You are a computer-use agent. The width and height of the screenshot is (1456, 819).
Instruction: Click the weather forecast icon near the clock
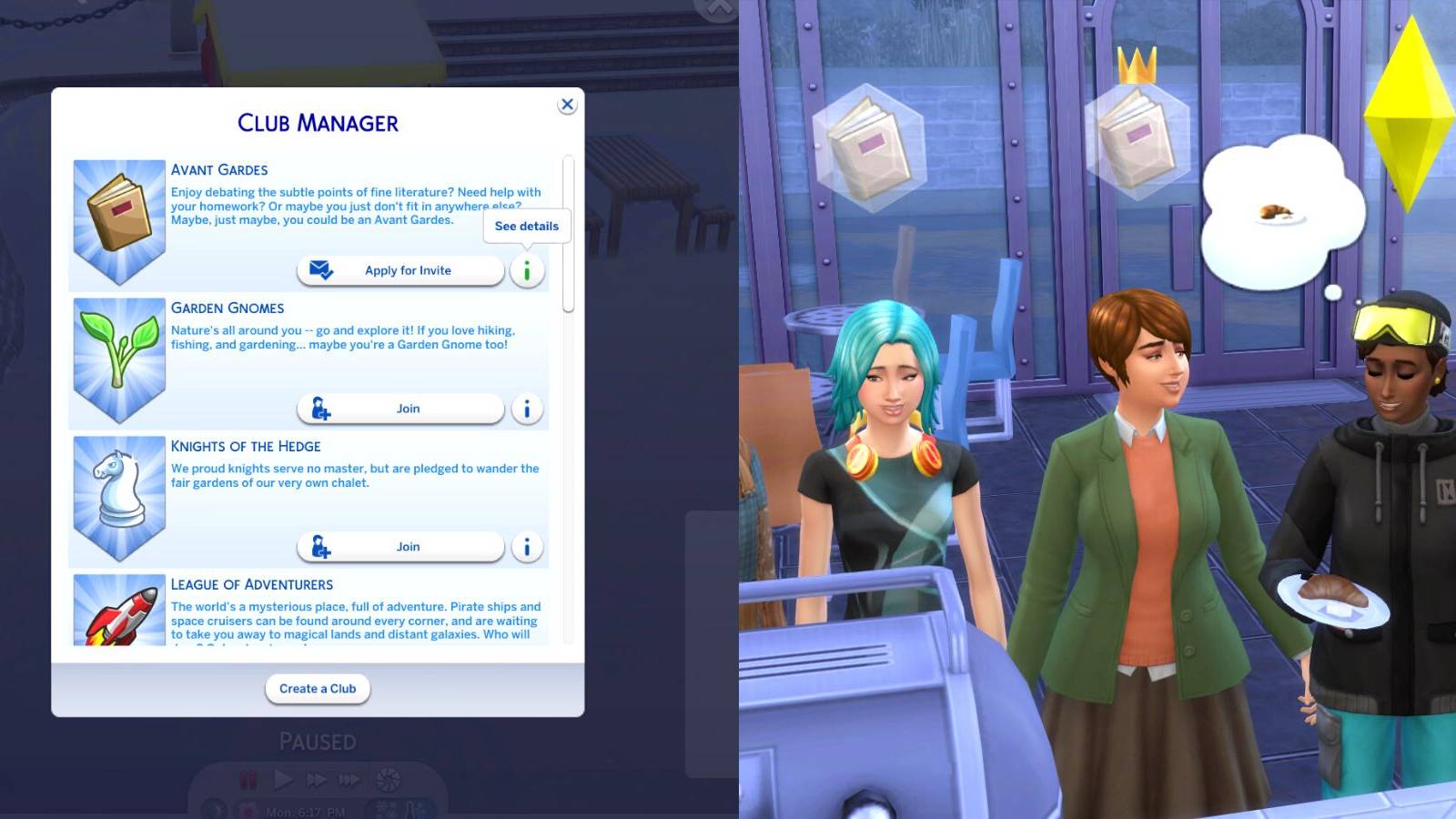(382, 810)
